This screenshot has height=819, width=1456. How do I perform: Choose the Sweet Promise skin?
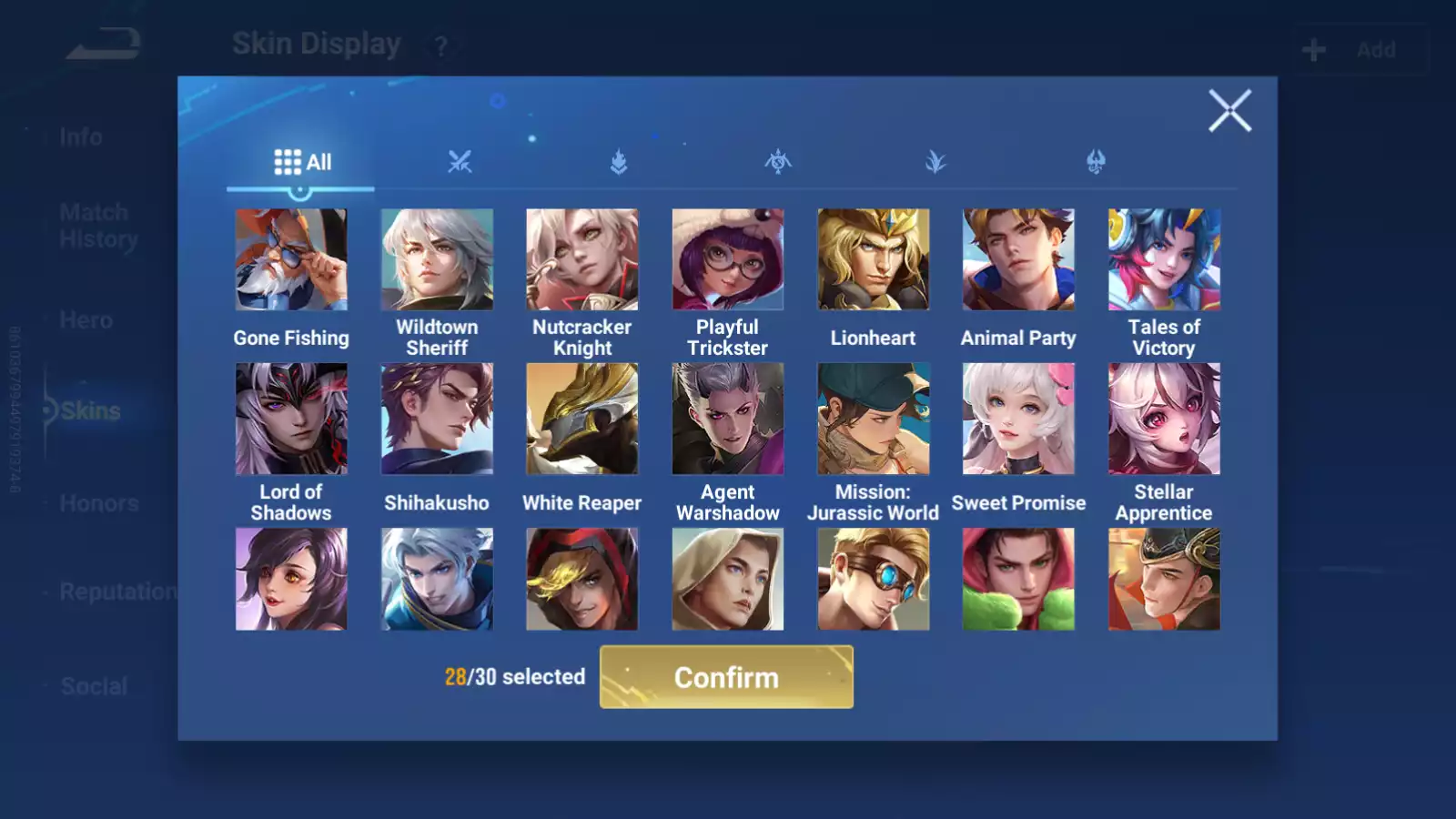pos(1018,420)
